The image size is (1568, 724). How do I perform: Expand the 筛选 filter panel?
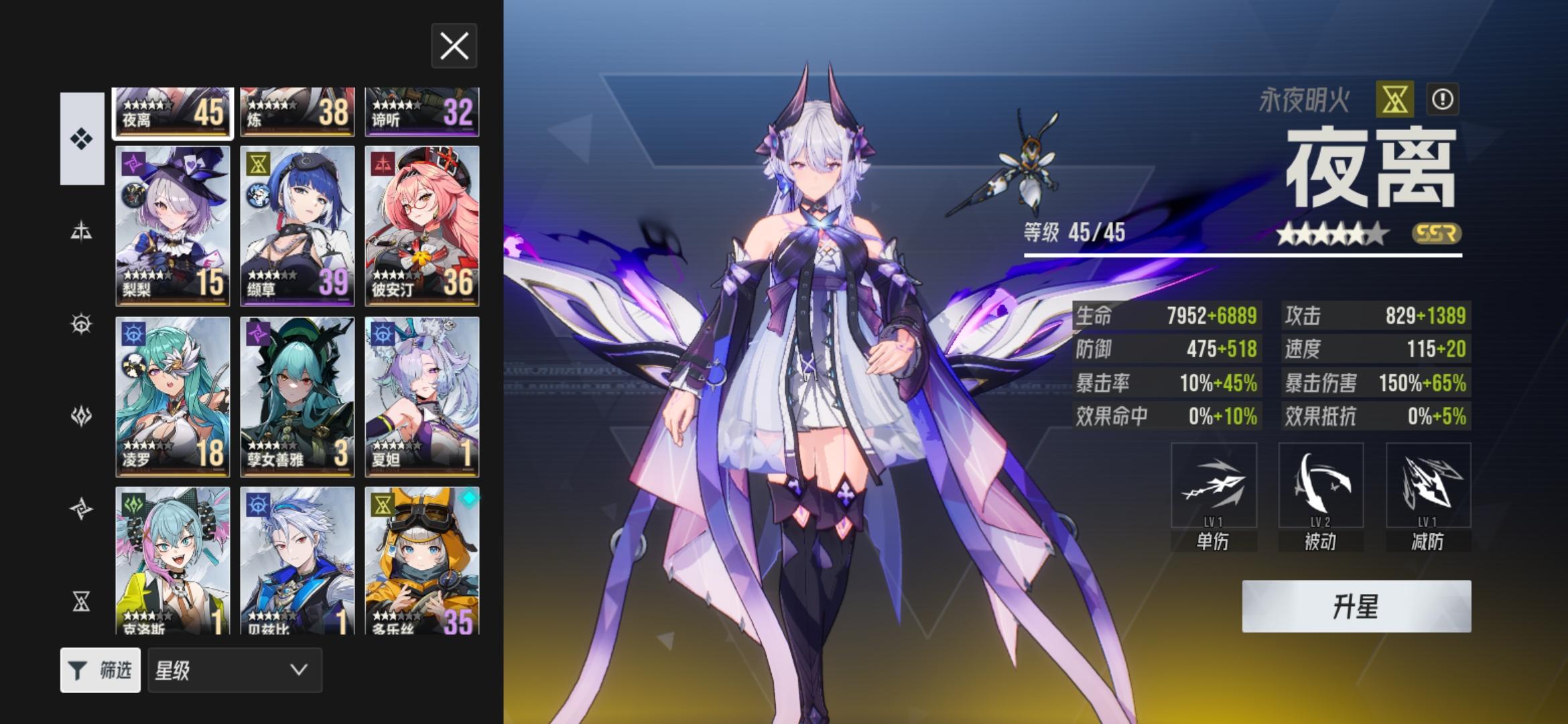coord(101,670)
